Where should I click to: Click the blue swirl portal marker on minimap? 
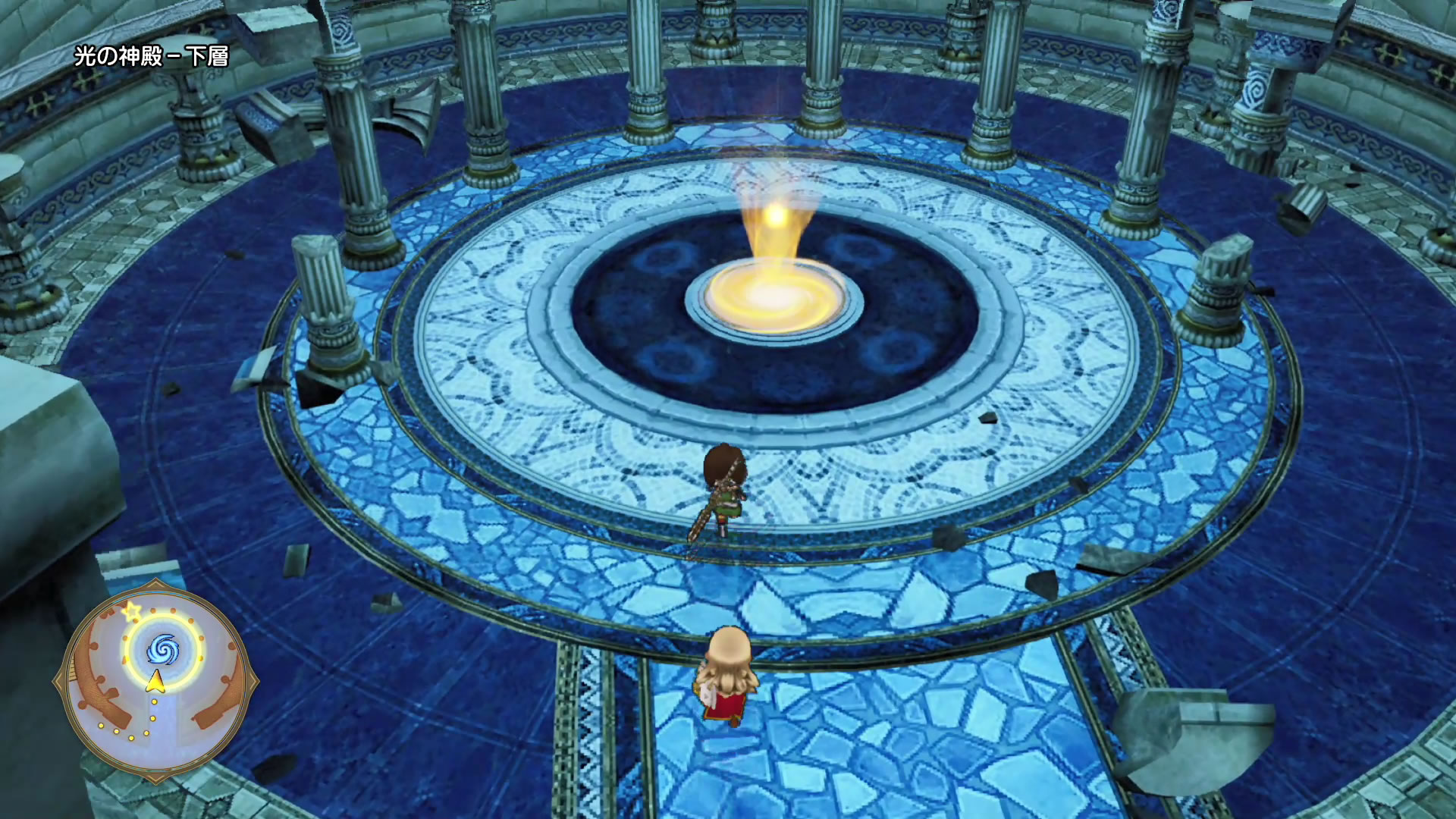coord(162,649)
